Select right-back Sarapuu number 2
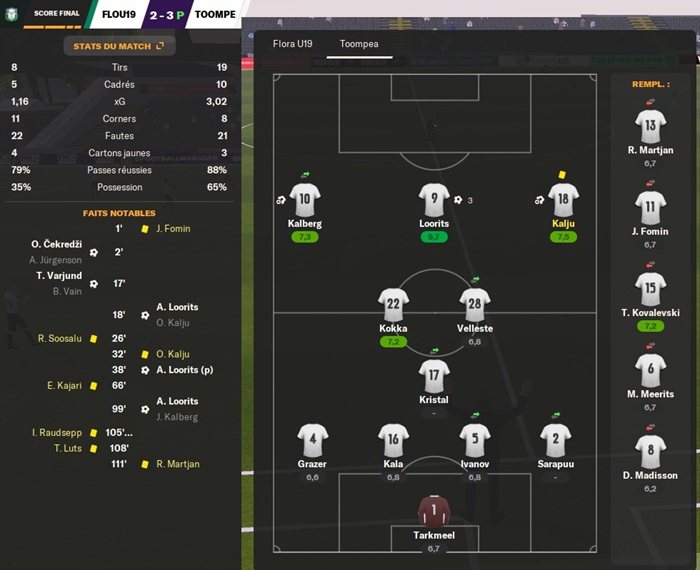The width and height of the screenshot is (700, 570). coord(555,441)
